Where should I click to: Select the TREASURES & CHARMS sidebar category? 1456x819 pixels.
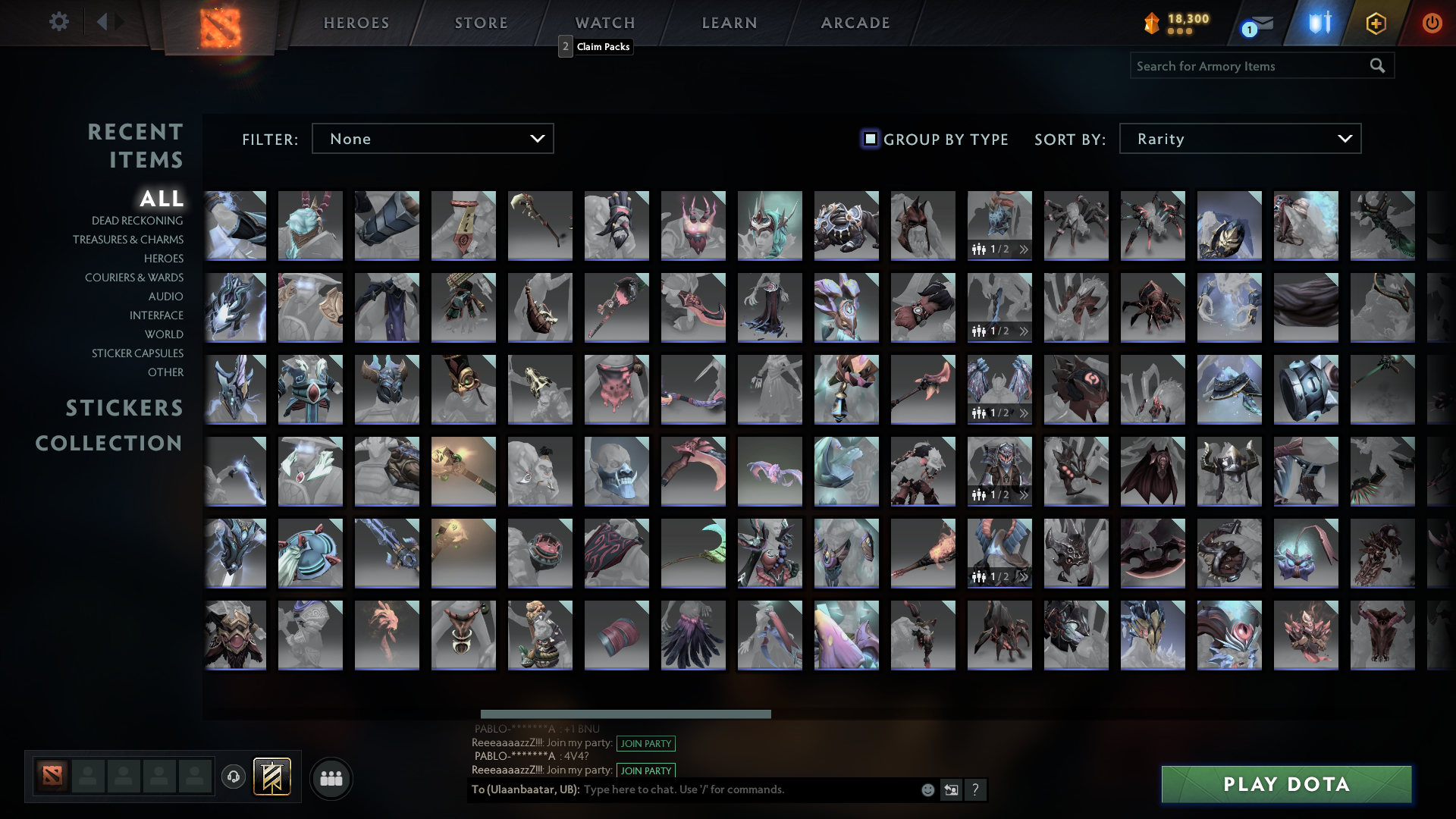pyautogui.click(x=128, y=240)
